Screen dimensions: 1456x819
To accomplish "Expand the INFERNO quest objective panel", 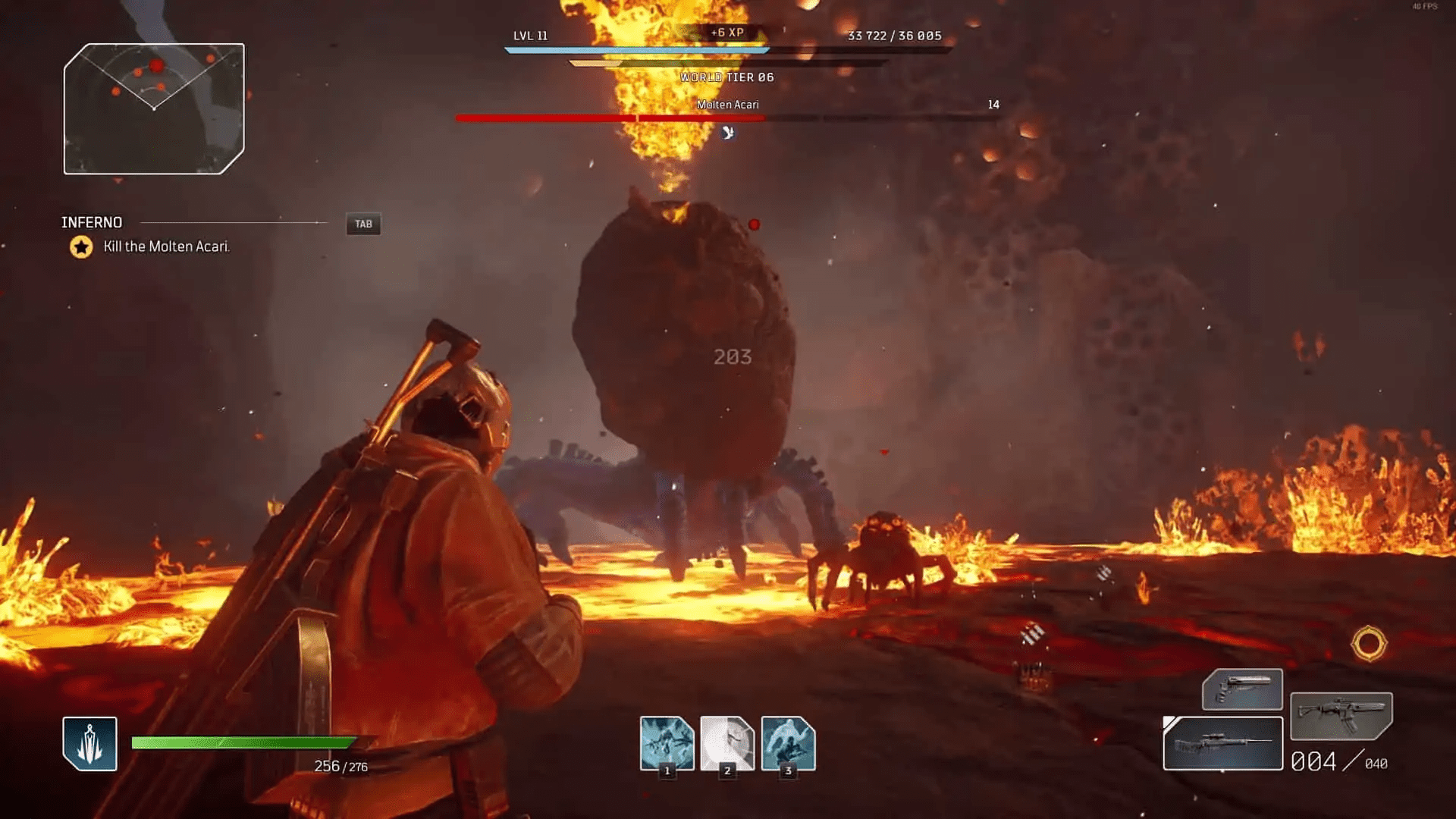I will (x=92, y=222).
